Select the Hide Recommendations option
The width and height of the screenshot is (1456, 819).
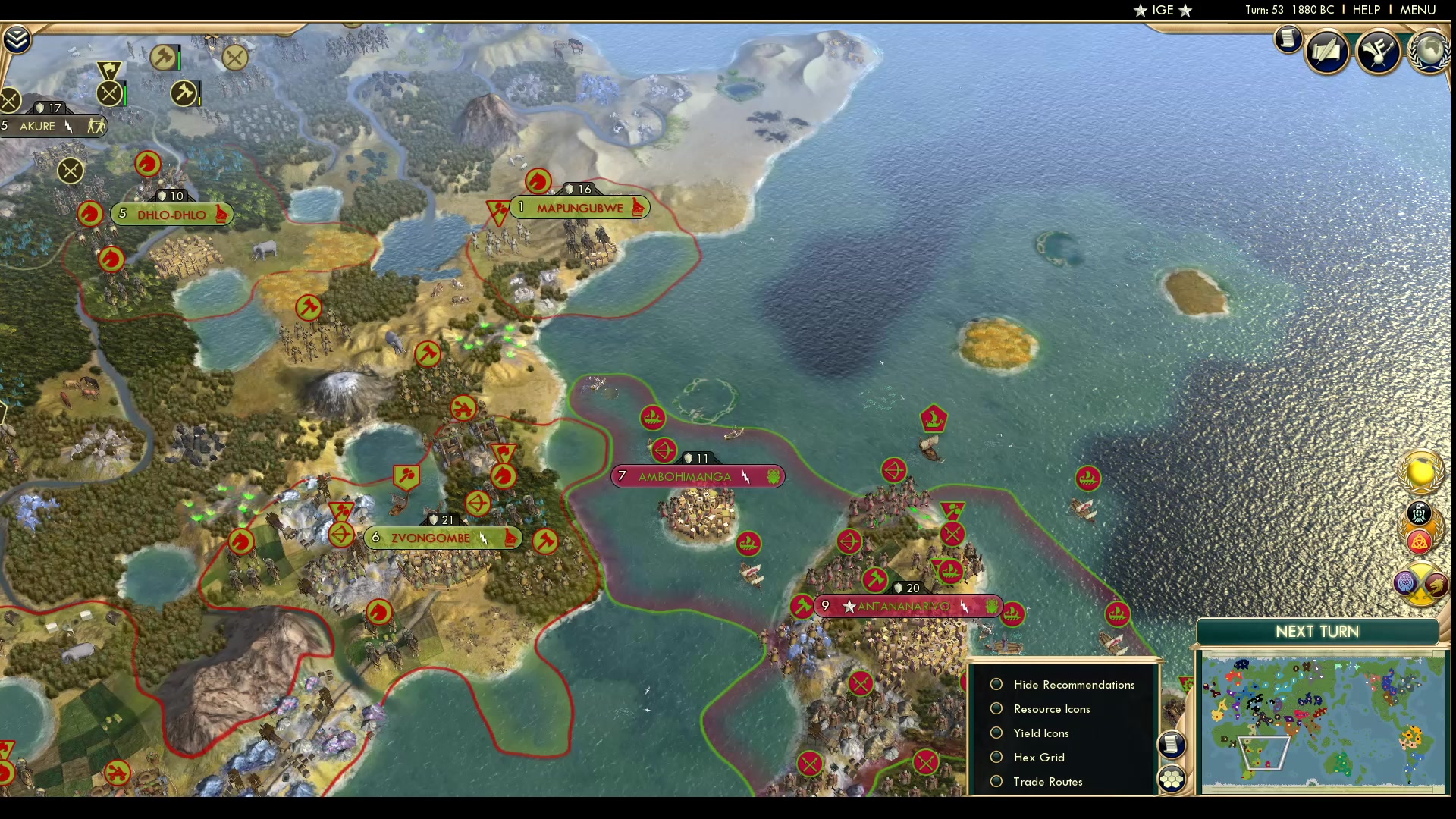[996, 684]
